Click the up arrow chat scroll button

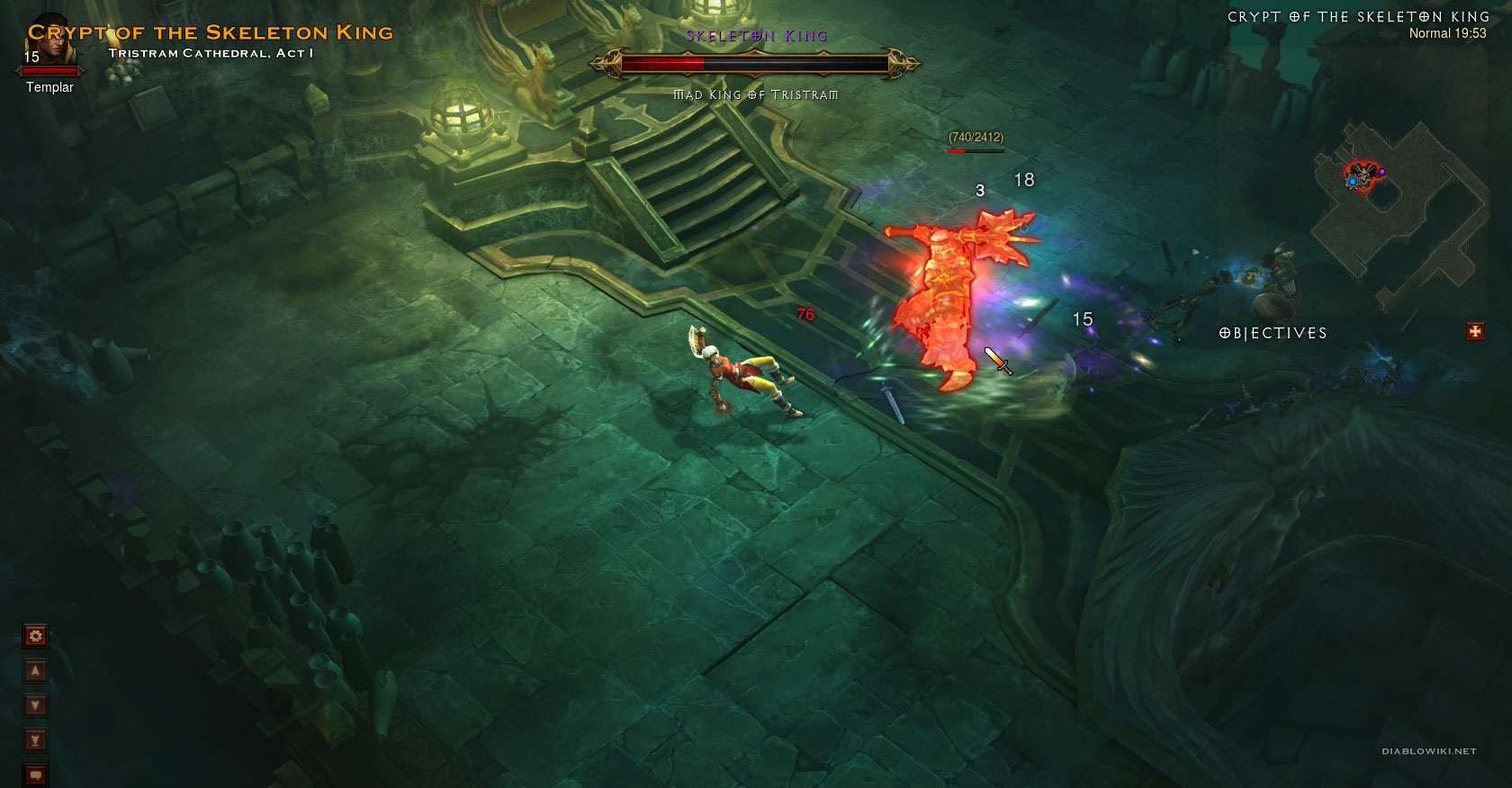point(36,671)
